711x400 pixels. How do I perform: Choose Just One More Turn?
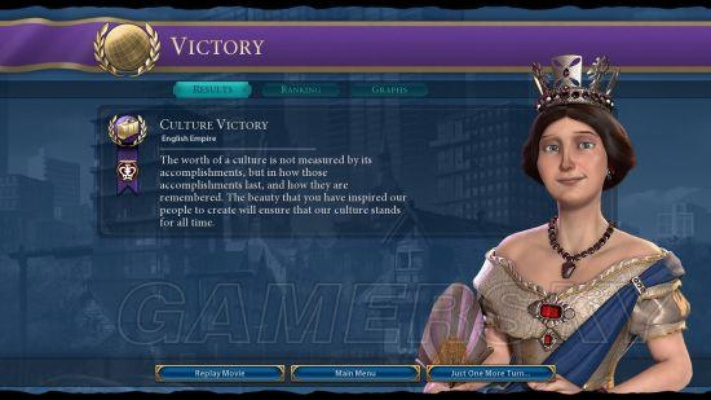(490, 373)
